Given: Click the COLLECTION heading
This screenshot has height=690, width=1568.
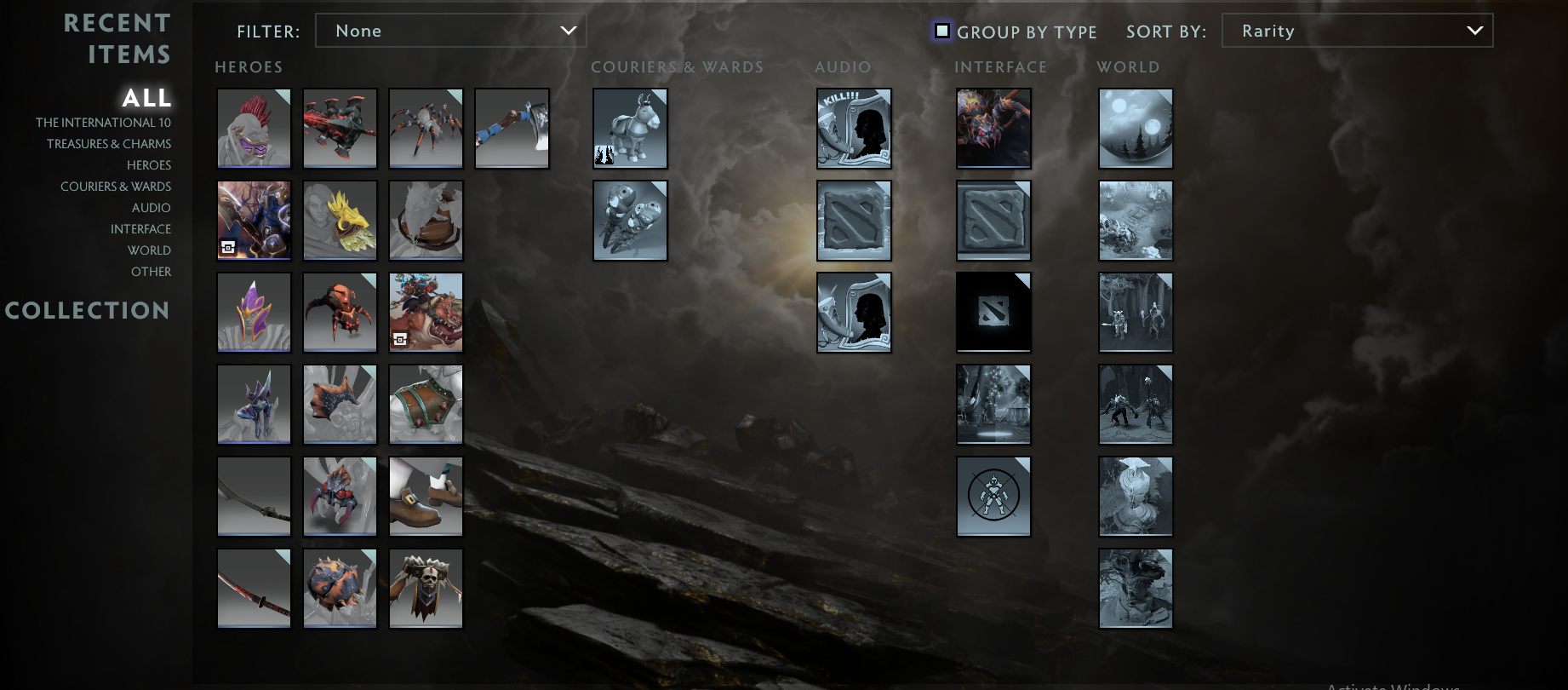Looking at the screenshot, I should click(x=88, y=311).
